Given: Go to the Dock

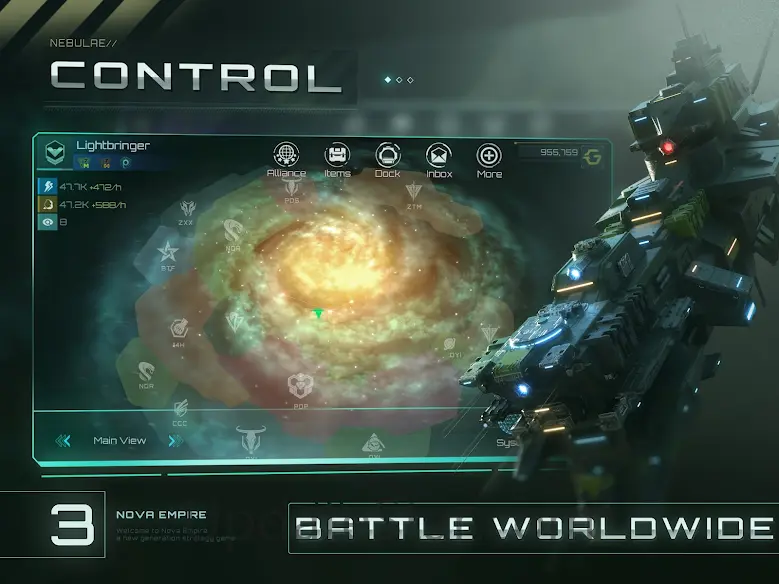Looking at the screenshot, I should [387, 156].
